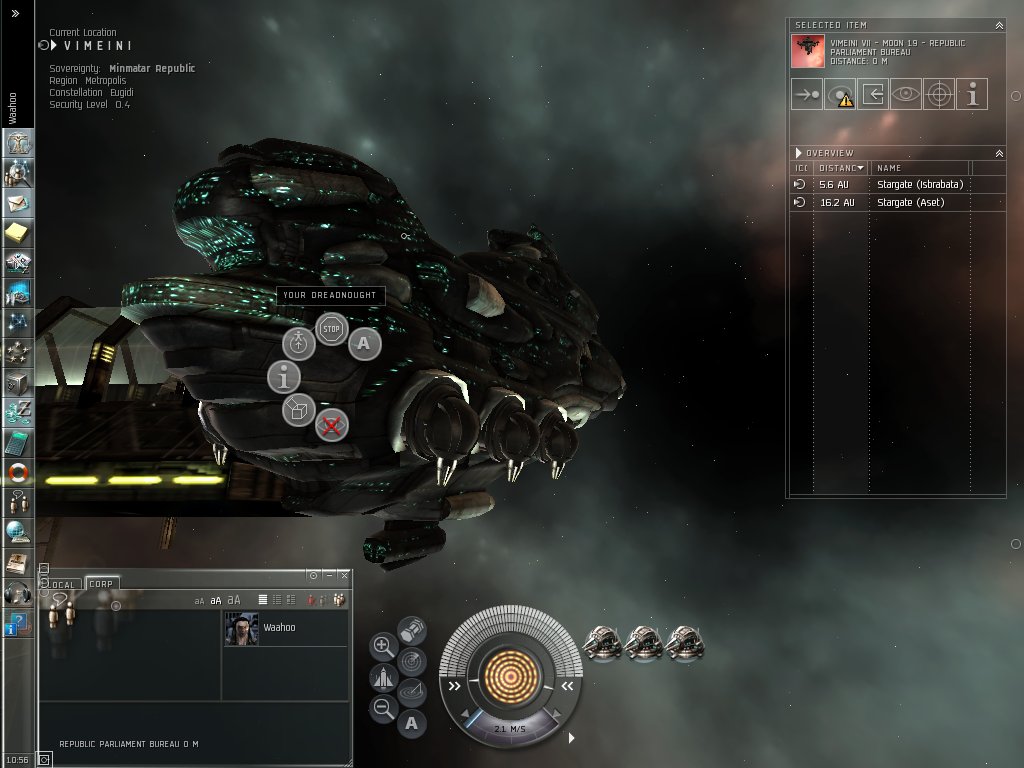This screenshot has height=768, width=1024.
Task: Switch to the Local chat tab
Action: click(63, 584)
